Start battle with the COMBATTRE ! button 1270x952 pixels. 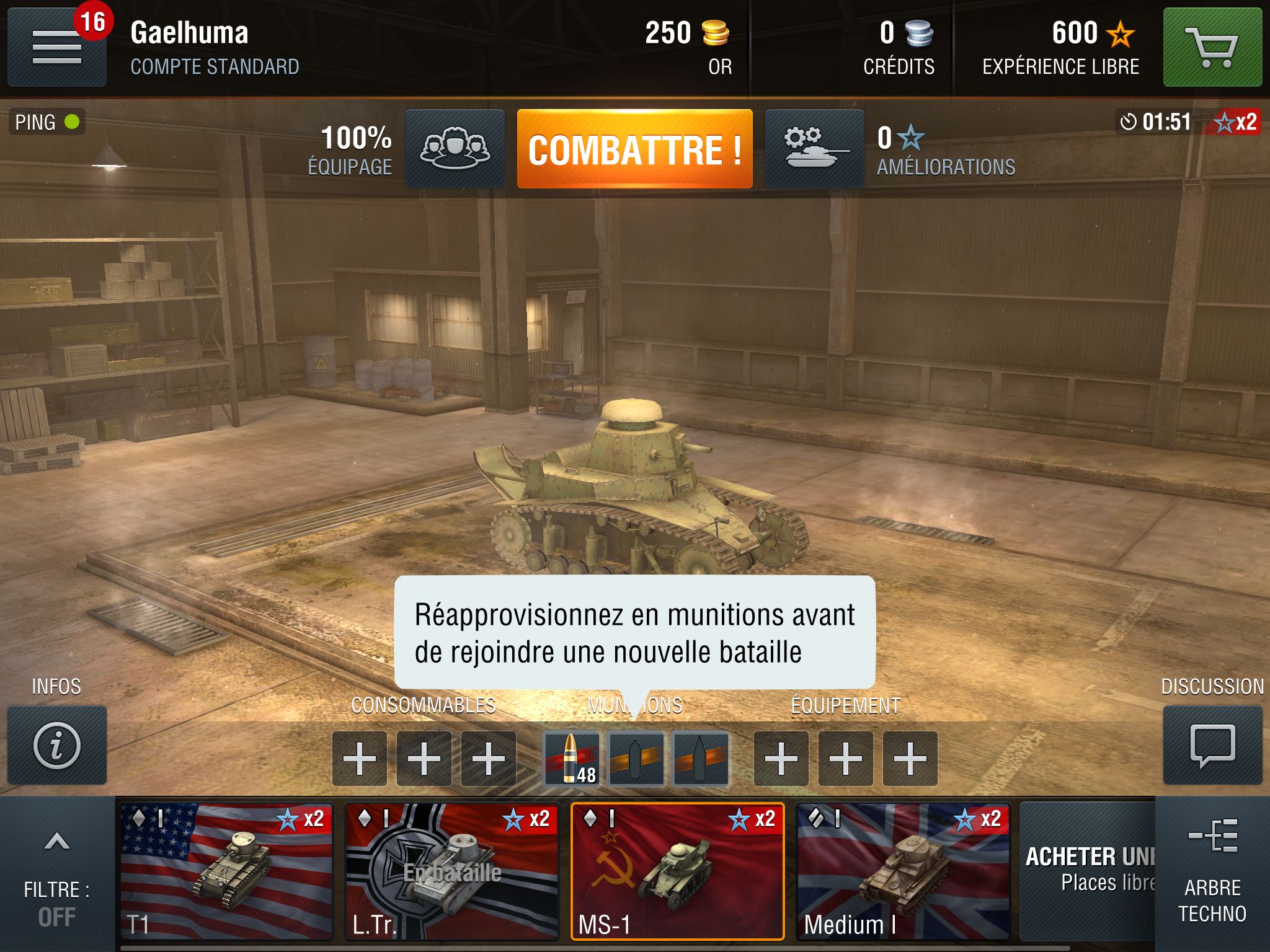(634, 149)
